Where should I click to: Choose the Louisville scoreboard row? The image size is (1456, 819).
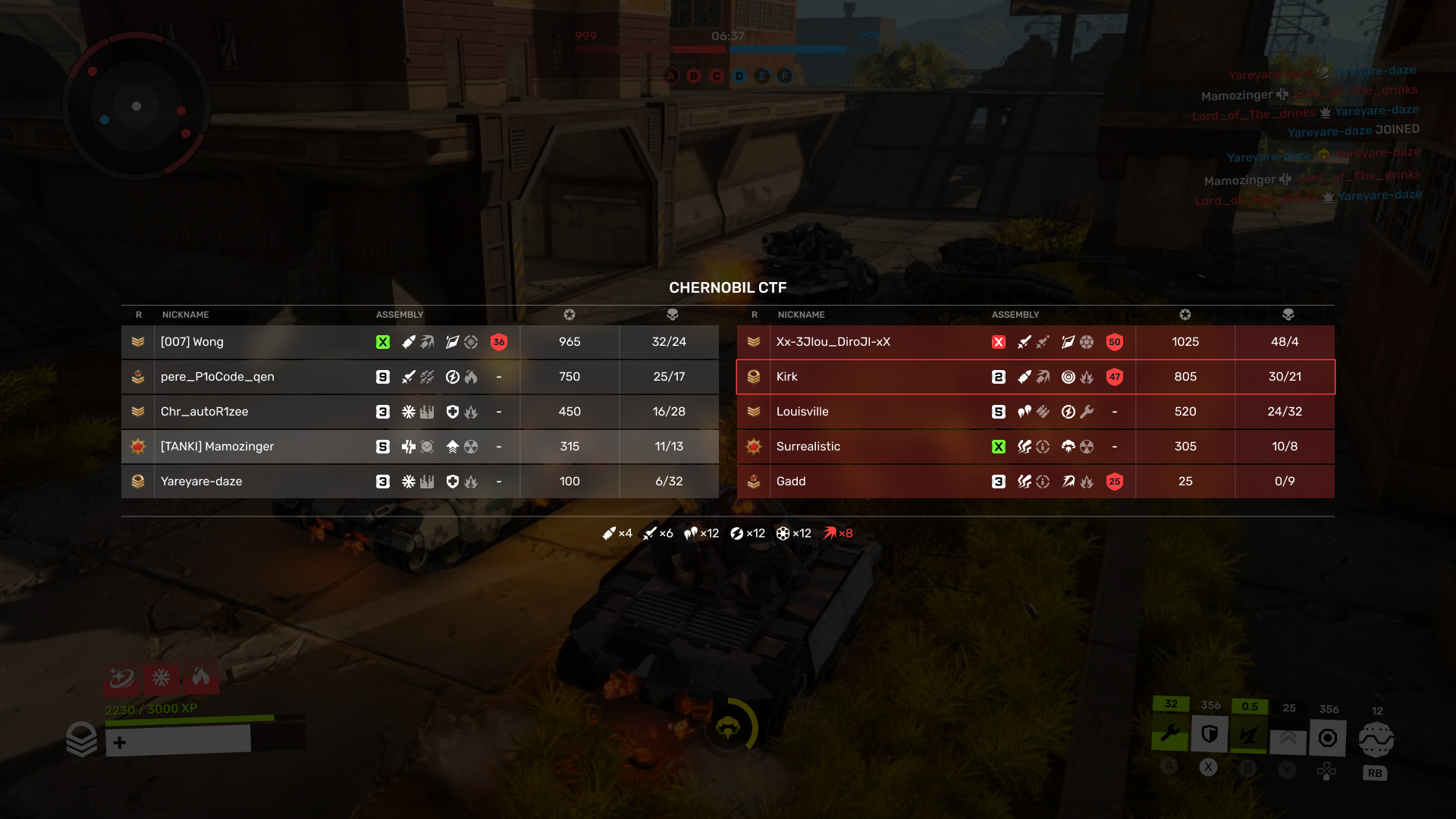coord(1035,412)
